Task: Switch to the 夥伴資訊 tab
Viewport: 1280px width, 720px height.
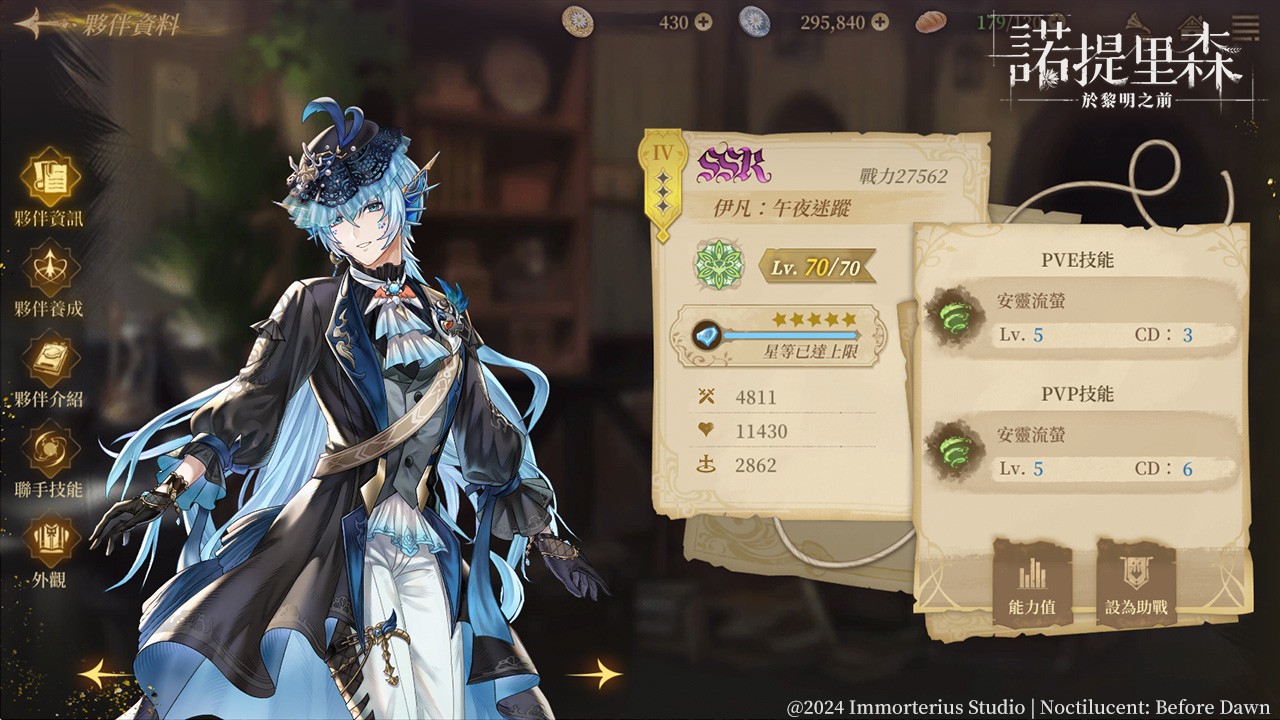Action: click(x=49, y=178)
